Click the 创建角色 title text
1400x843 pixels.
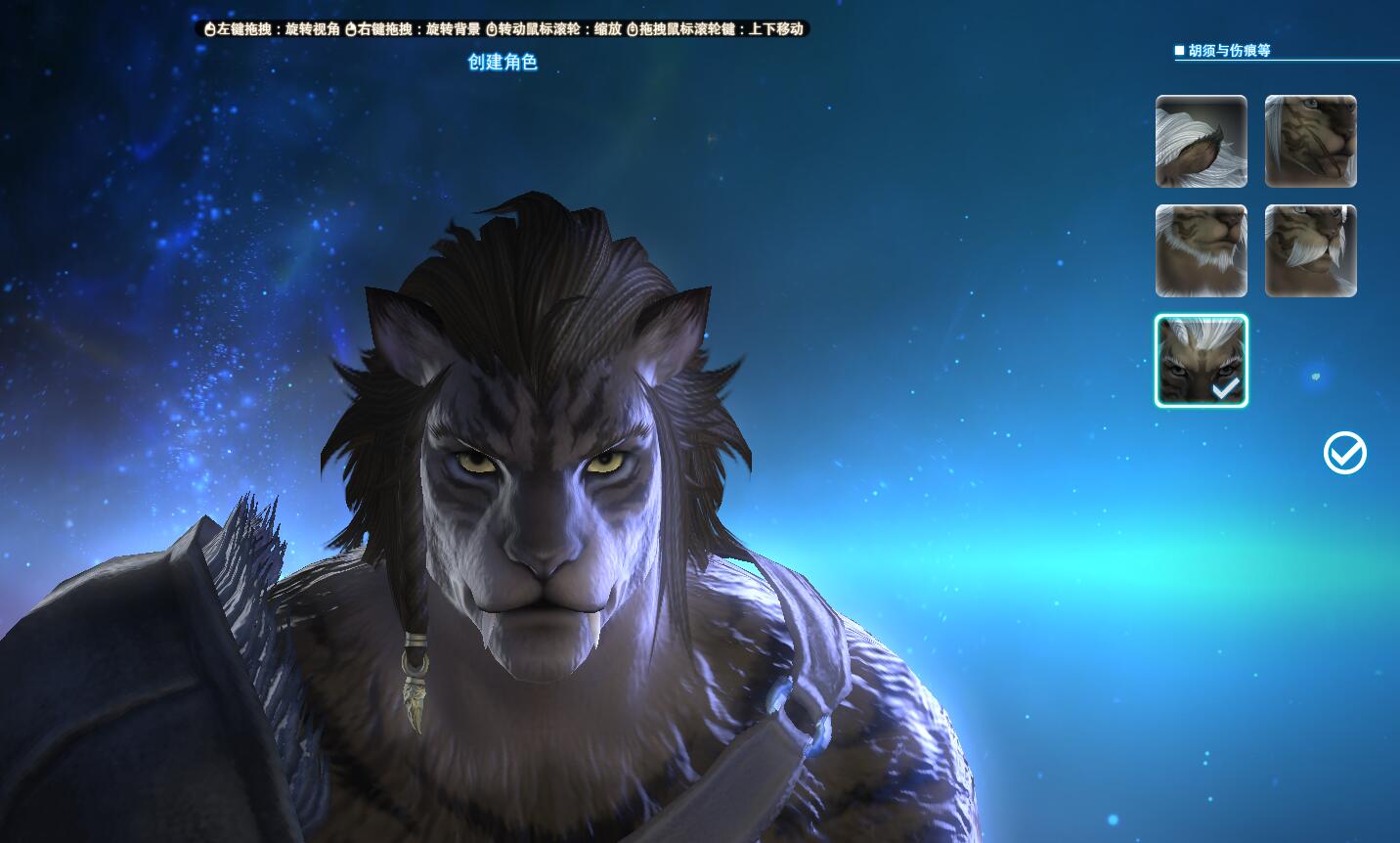[x=503, y=62]
